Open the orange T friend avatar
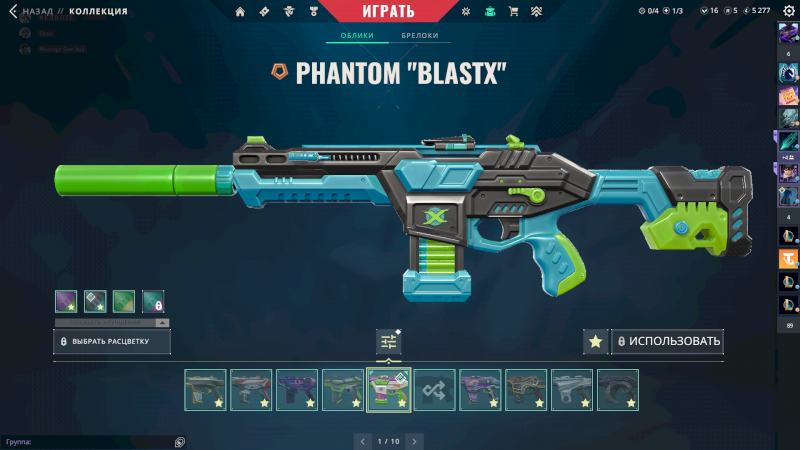The height and width of the screenshot is (450, 800). coord(788,259)
